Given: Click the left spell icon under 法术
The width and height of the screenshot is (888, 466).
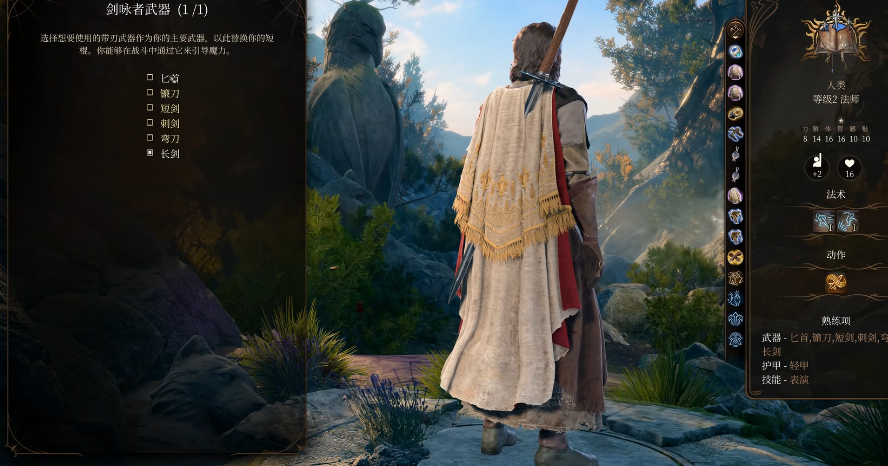Looking at the screenshot, I should [x=824, y=222].
